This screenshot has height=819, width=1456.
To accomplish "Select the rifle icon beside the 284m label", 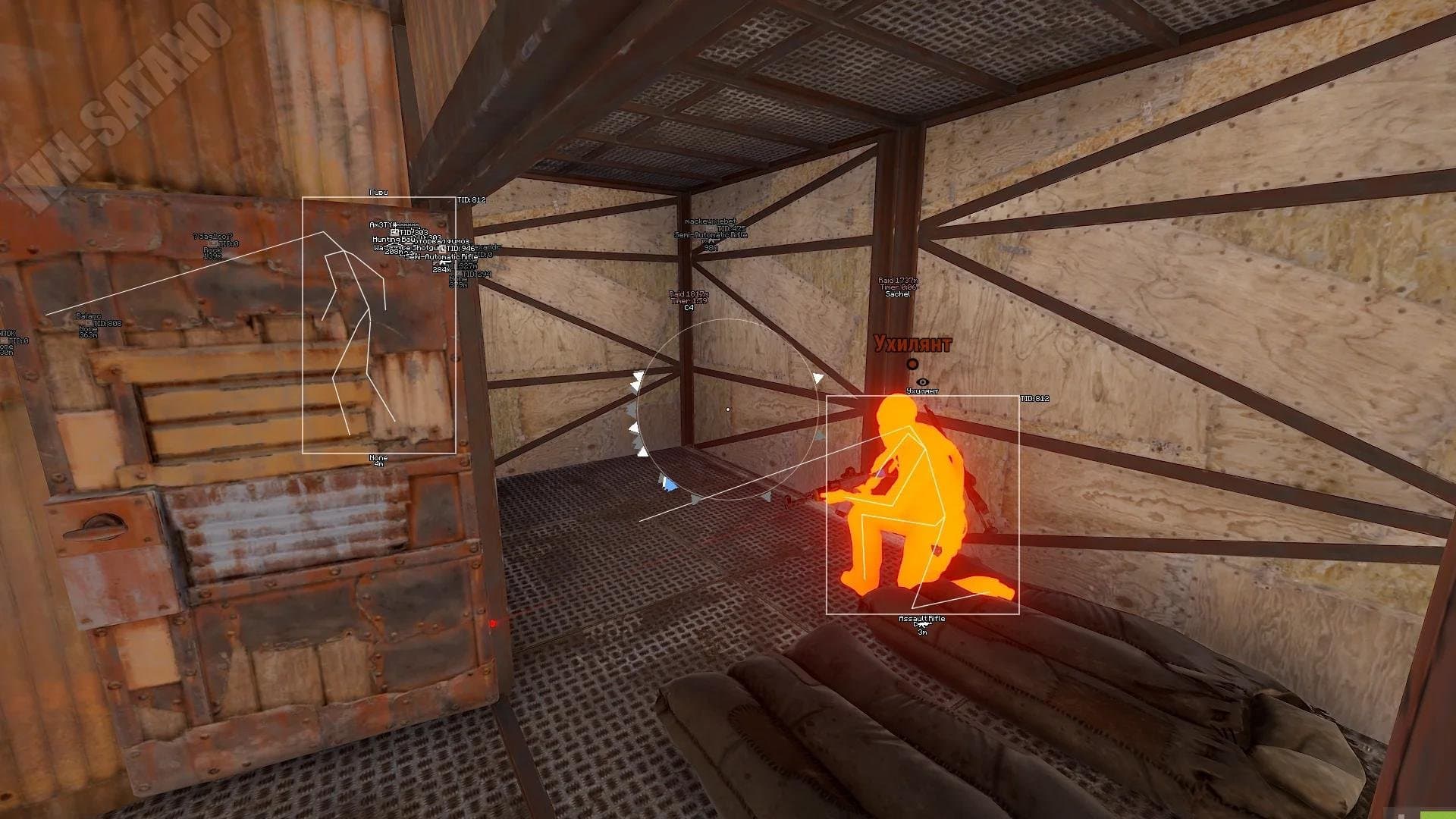I will click(x=442, y=263).
